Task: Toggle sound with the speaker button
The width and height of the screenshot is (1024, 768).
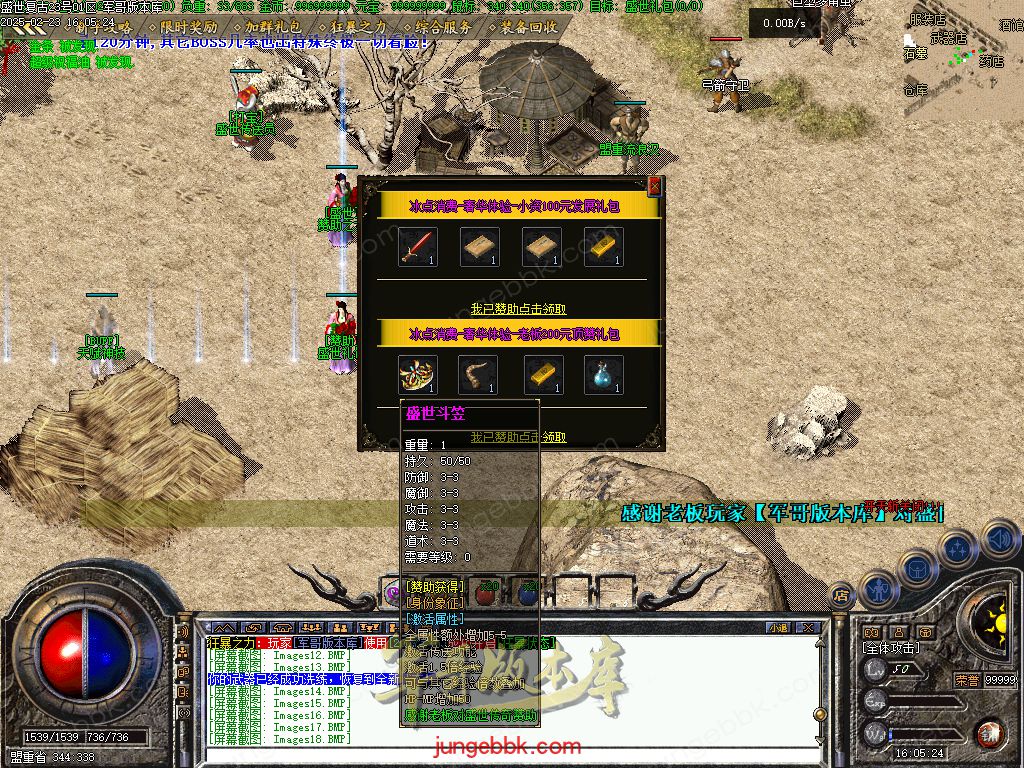Action: pyautogui.click(x=998, y=539)
